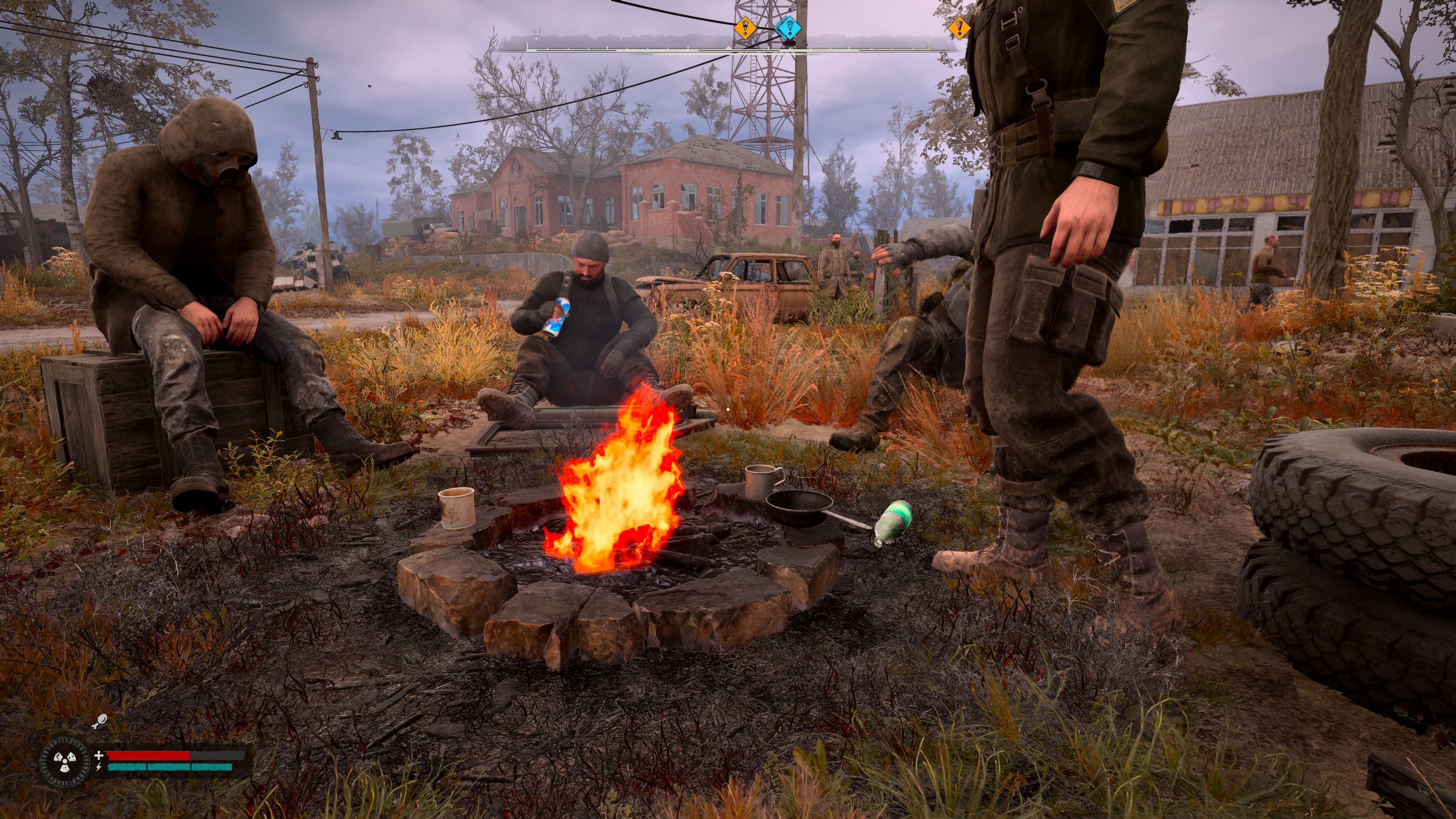
Task: Select the blue quest marker on compass
Action: click(x=787, y=27)
